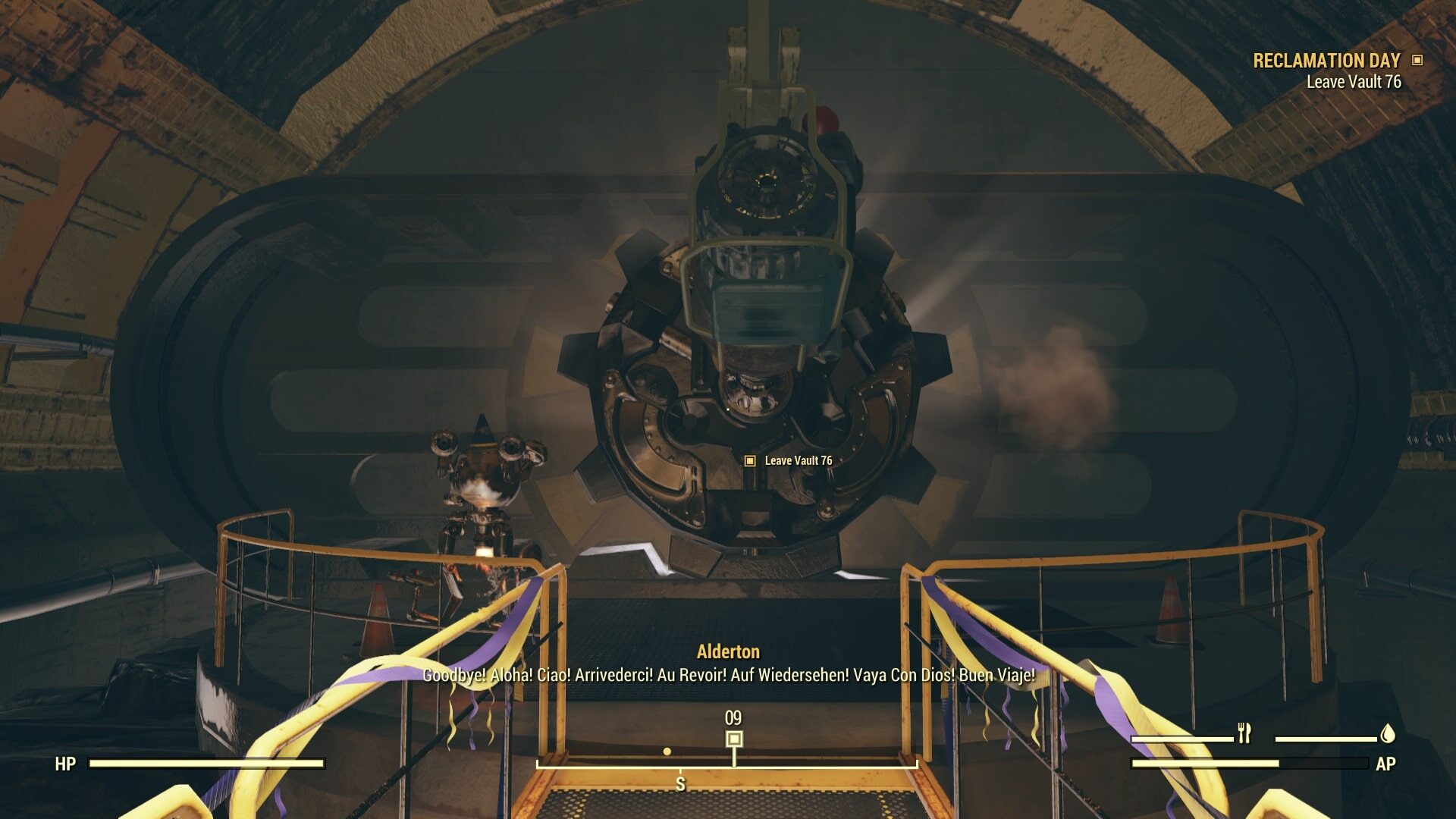
Task: Click the water droplet thirst icon
Action: click(x=1391, y=734)
